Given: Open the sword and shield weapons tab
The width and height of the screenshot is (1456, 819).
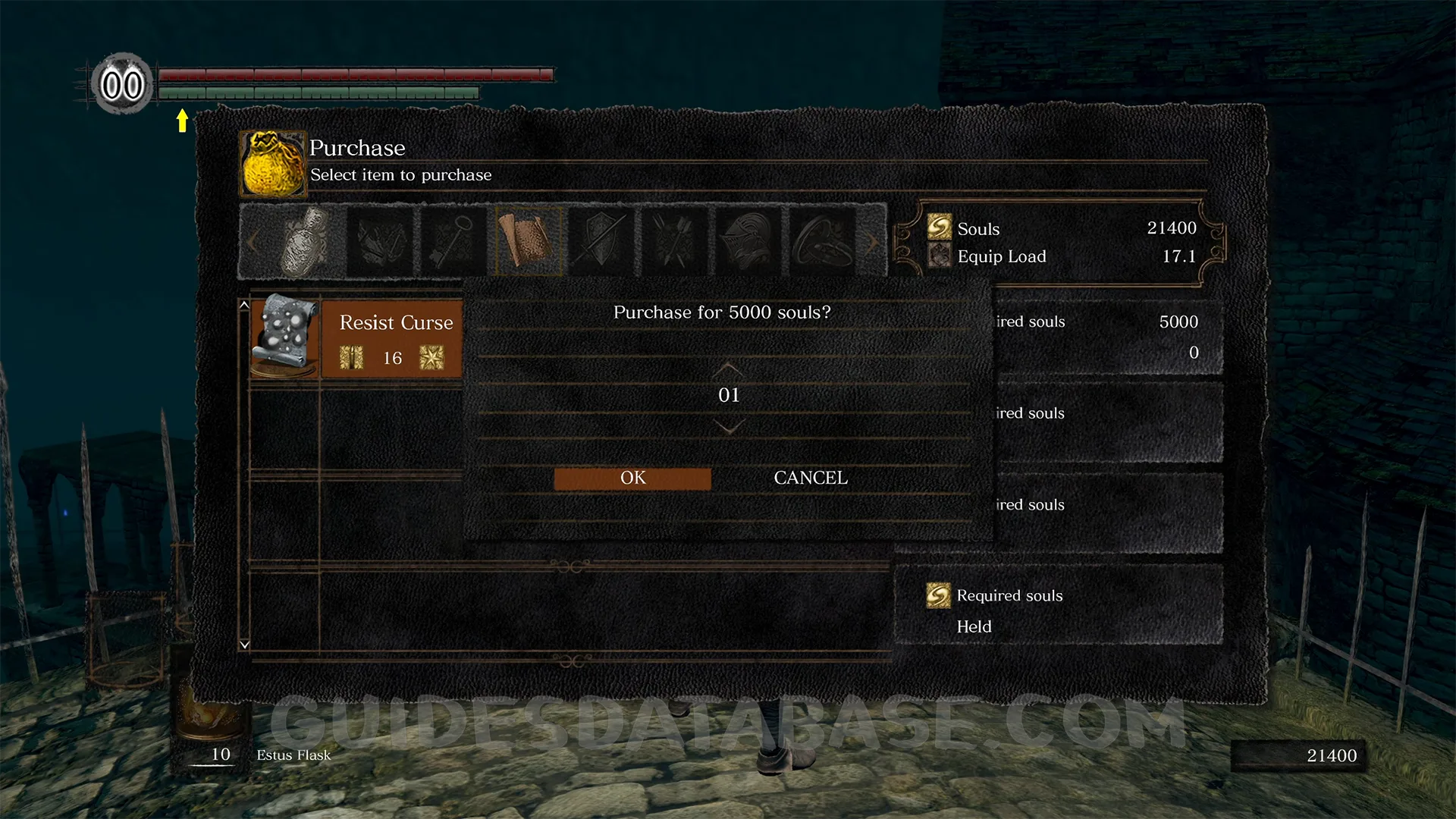Looking at the screenshot, I should click(x=601, y=242).
